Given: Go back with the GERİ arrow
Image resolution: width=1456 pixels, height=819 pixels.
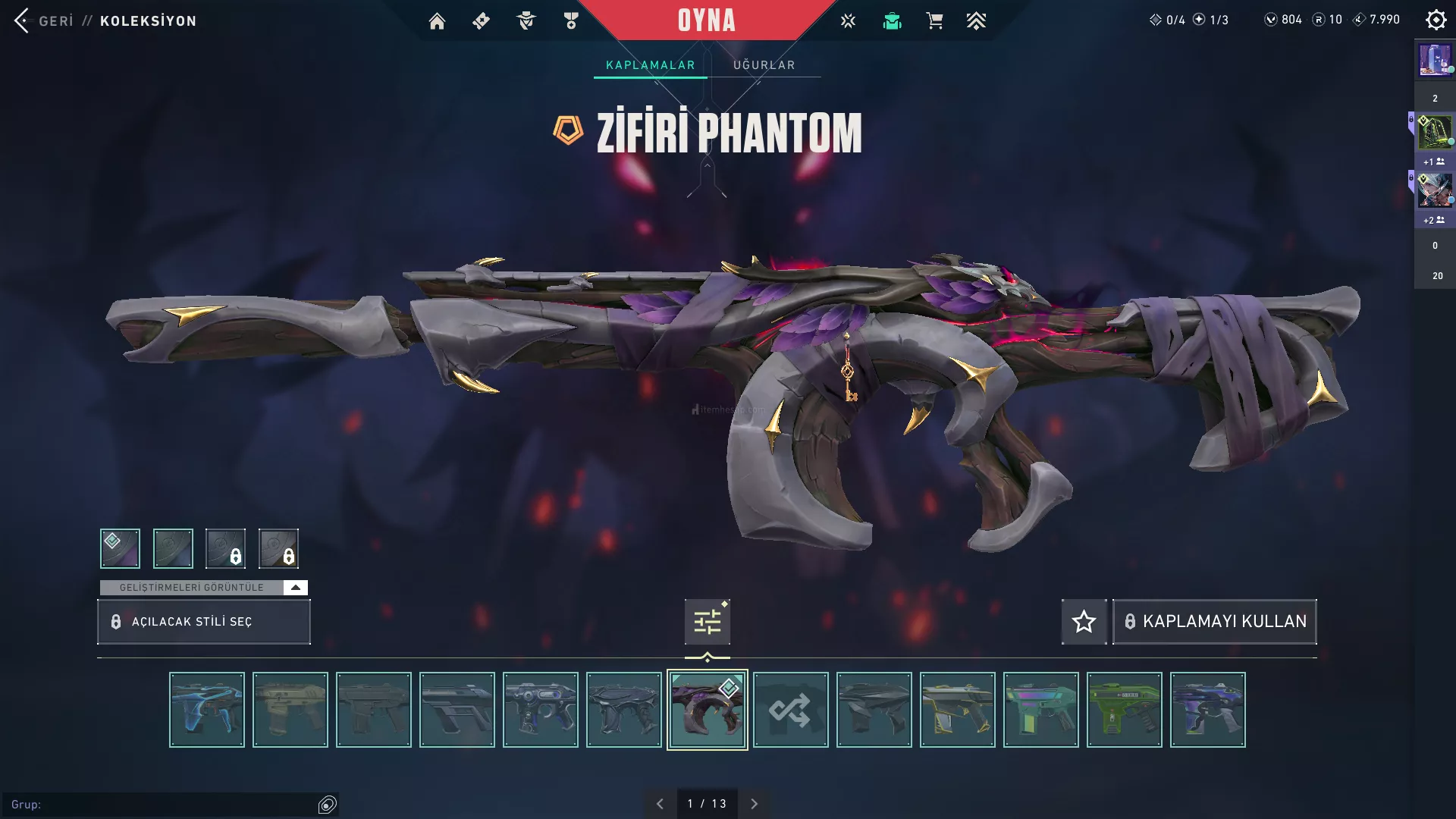Looking at the screenshot, I should point(23,20).
